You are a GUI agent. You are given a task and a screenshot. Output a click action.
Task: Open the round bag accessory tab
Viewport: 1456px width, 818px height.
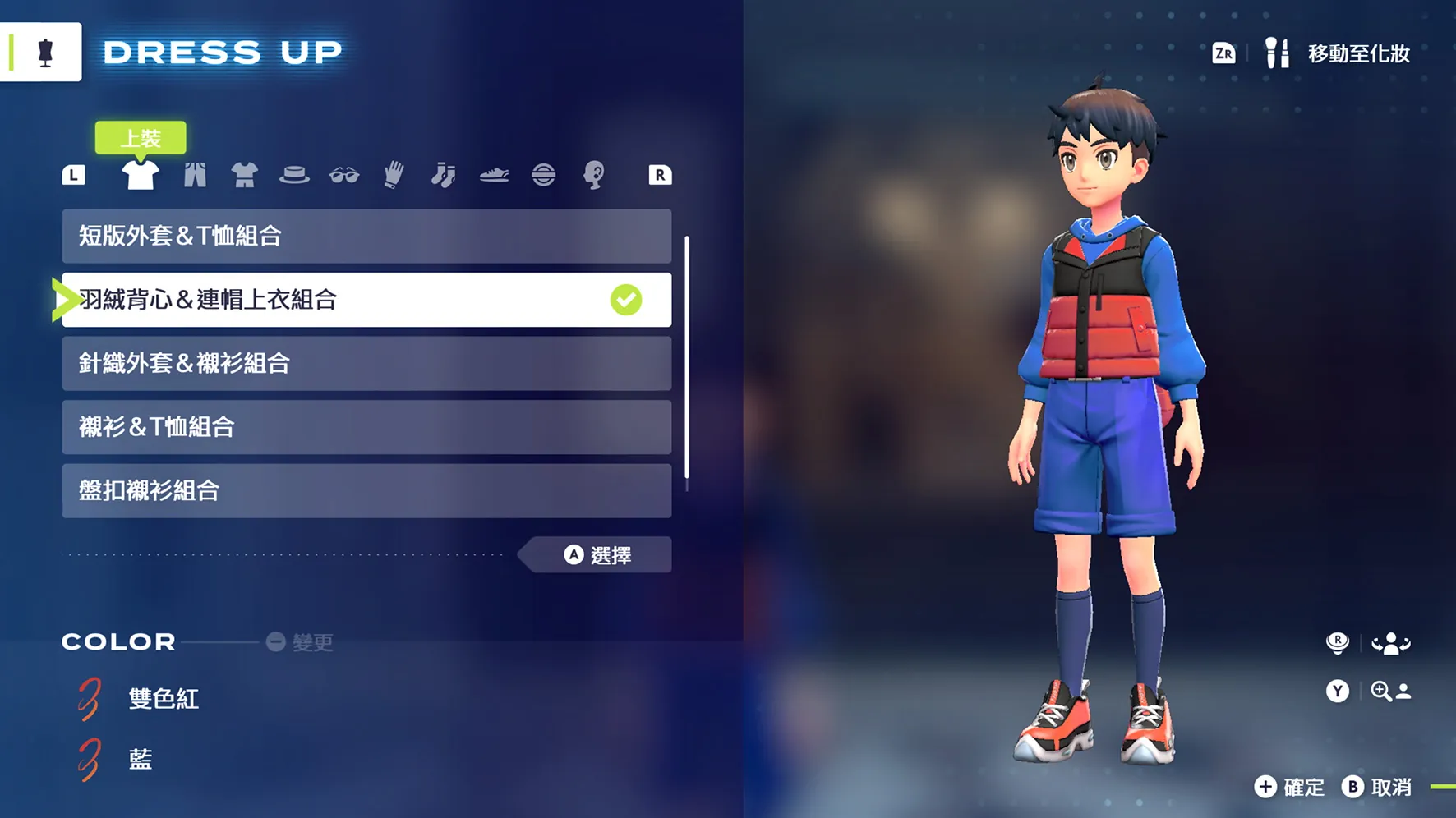pos(543,175)
